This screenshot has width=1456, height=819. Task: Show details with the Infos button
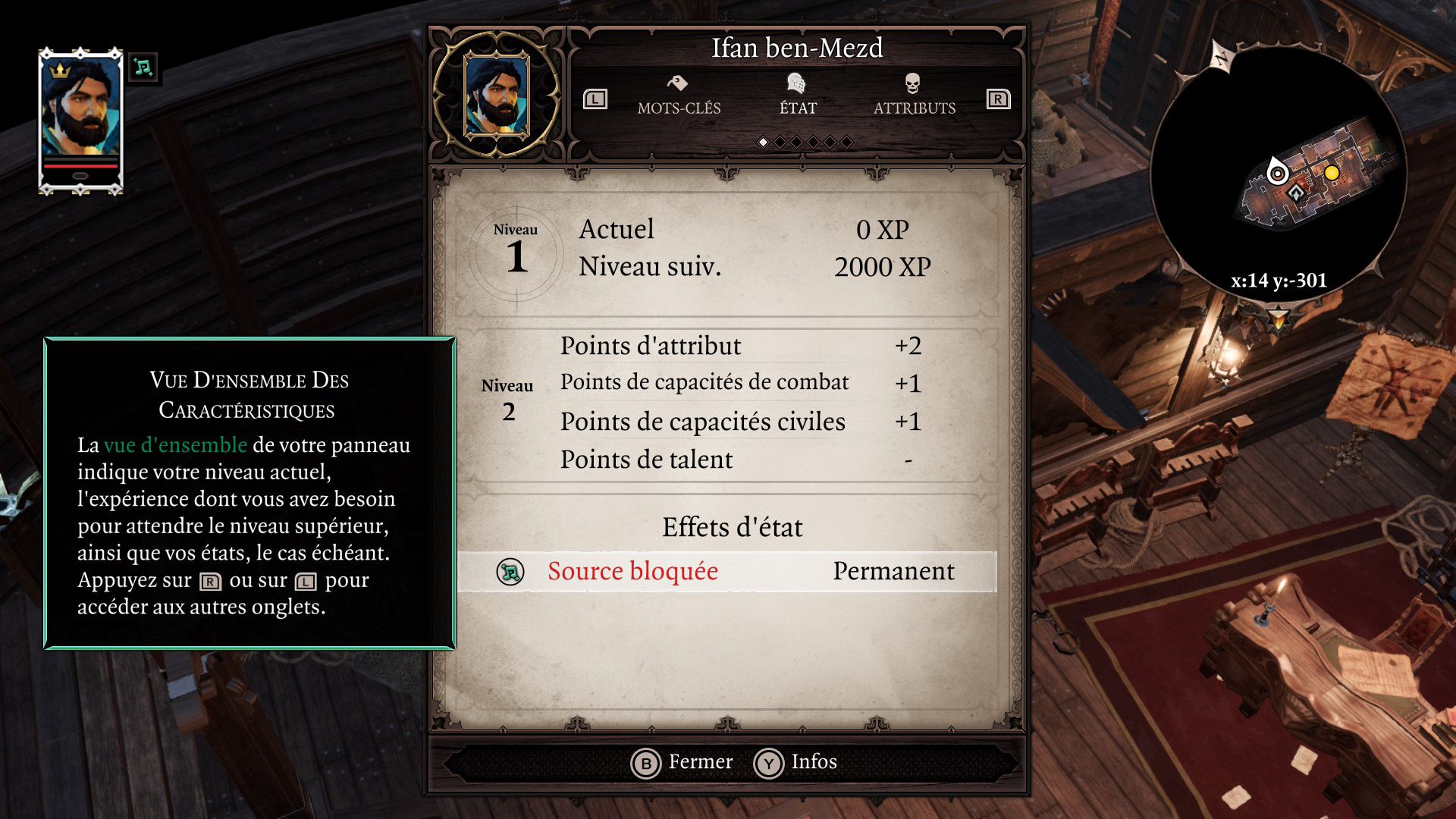pyautogui.click(x=796, y=762)
